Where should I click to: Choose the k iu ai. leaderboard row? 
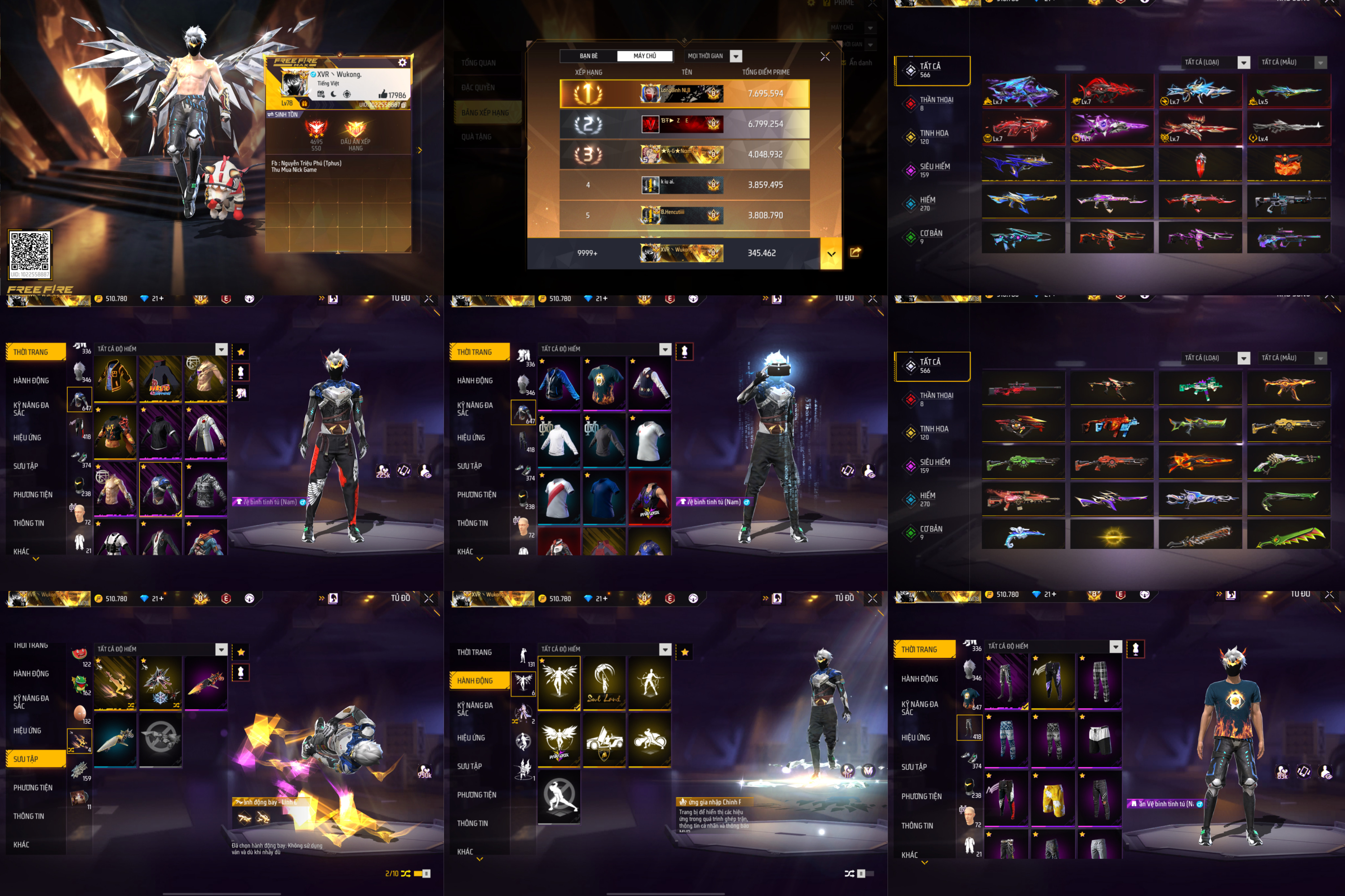tap(684, 185)
